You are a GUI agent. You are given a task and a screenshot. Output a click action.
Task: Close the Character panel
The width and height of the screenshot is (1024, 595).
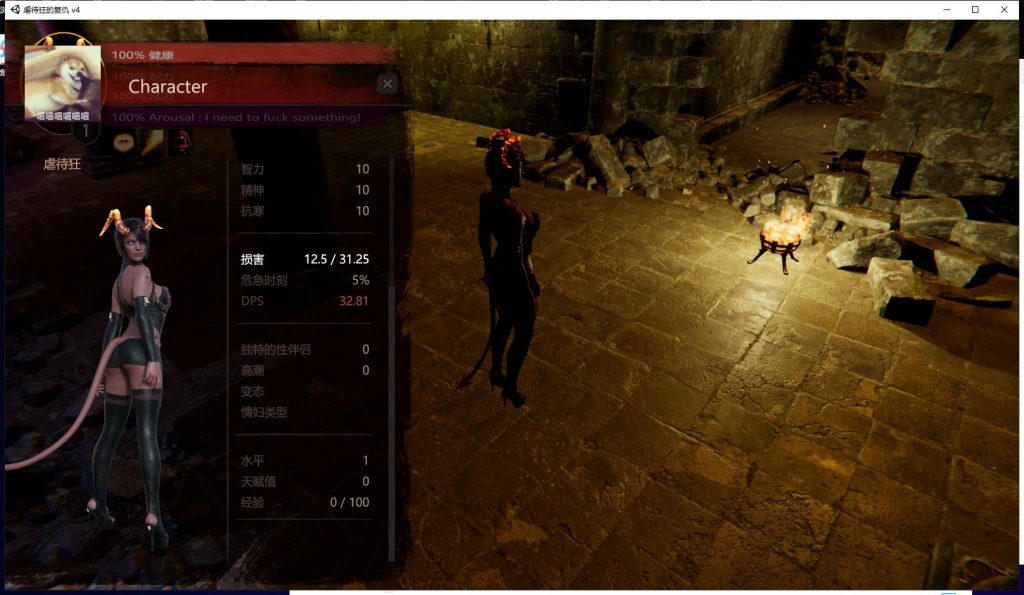coord(388,84)
